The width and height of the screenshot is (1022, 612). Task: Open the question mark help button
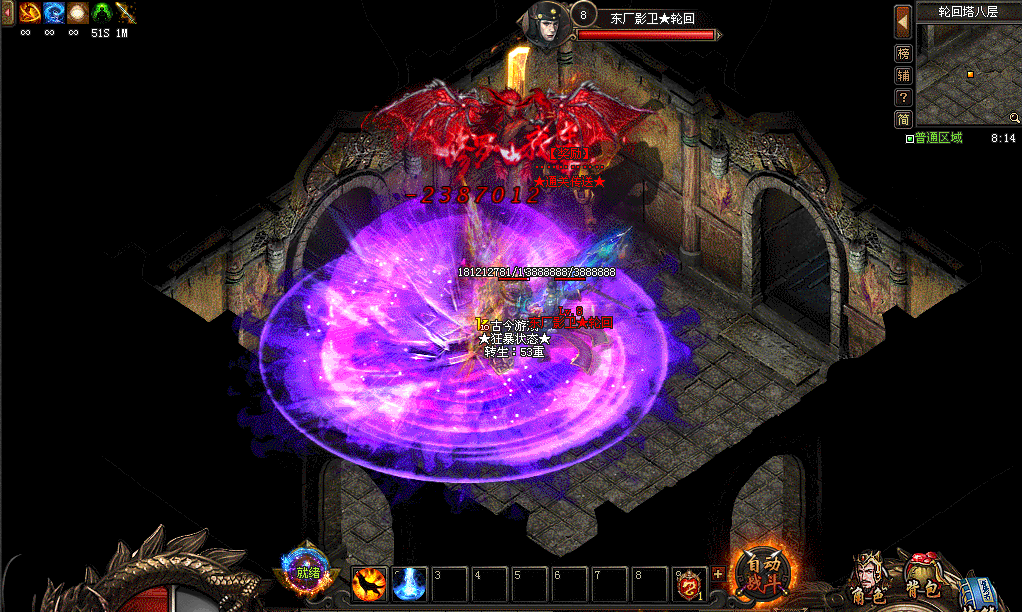coord(903,98)
